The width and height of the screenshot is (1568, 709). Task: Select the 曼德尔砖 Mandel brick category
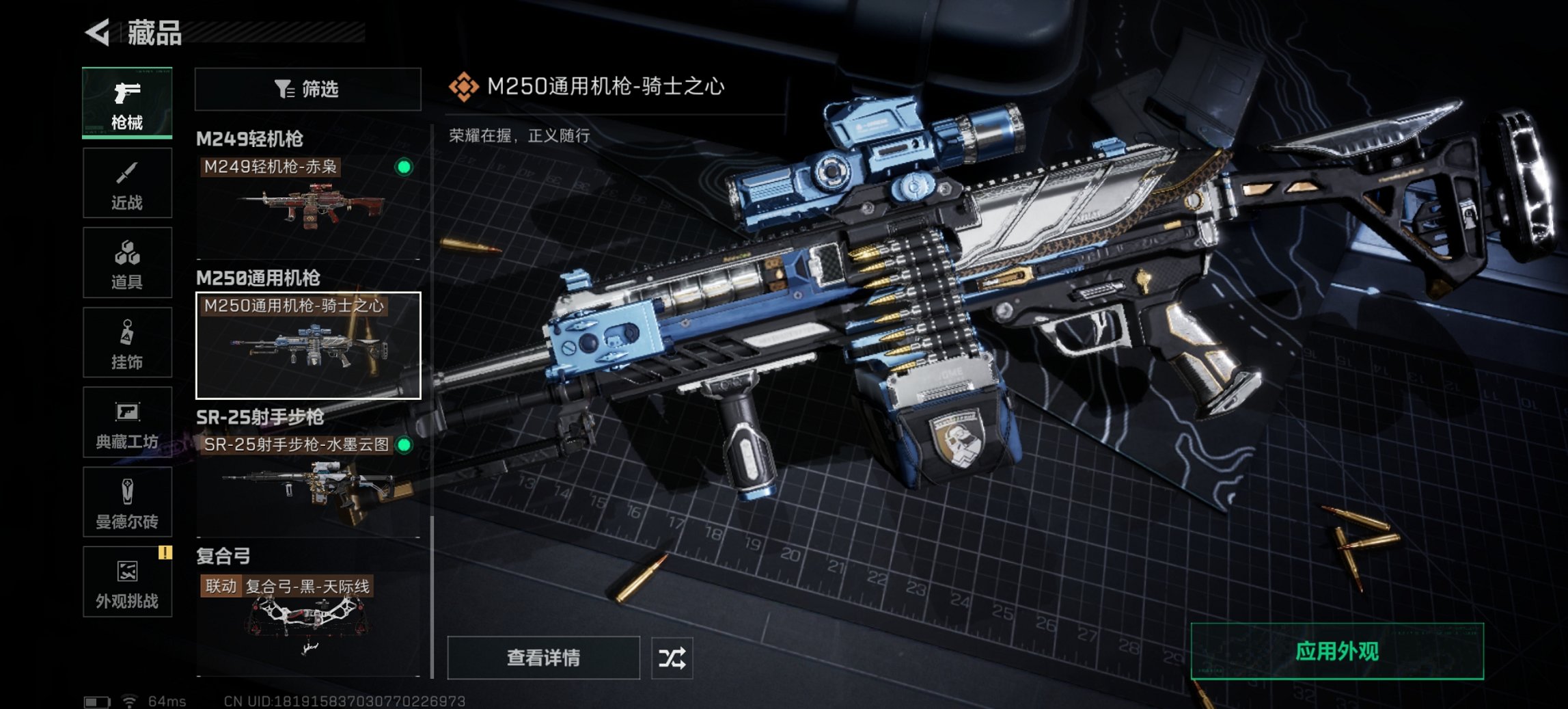click(127, 503)
